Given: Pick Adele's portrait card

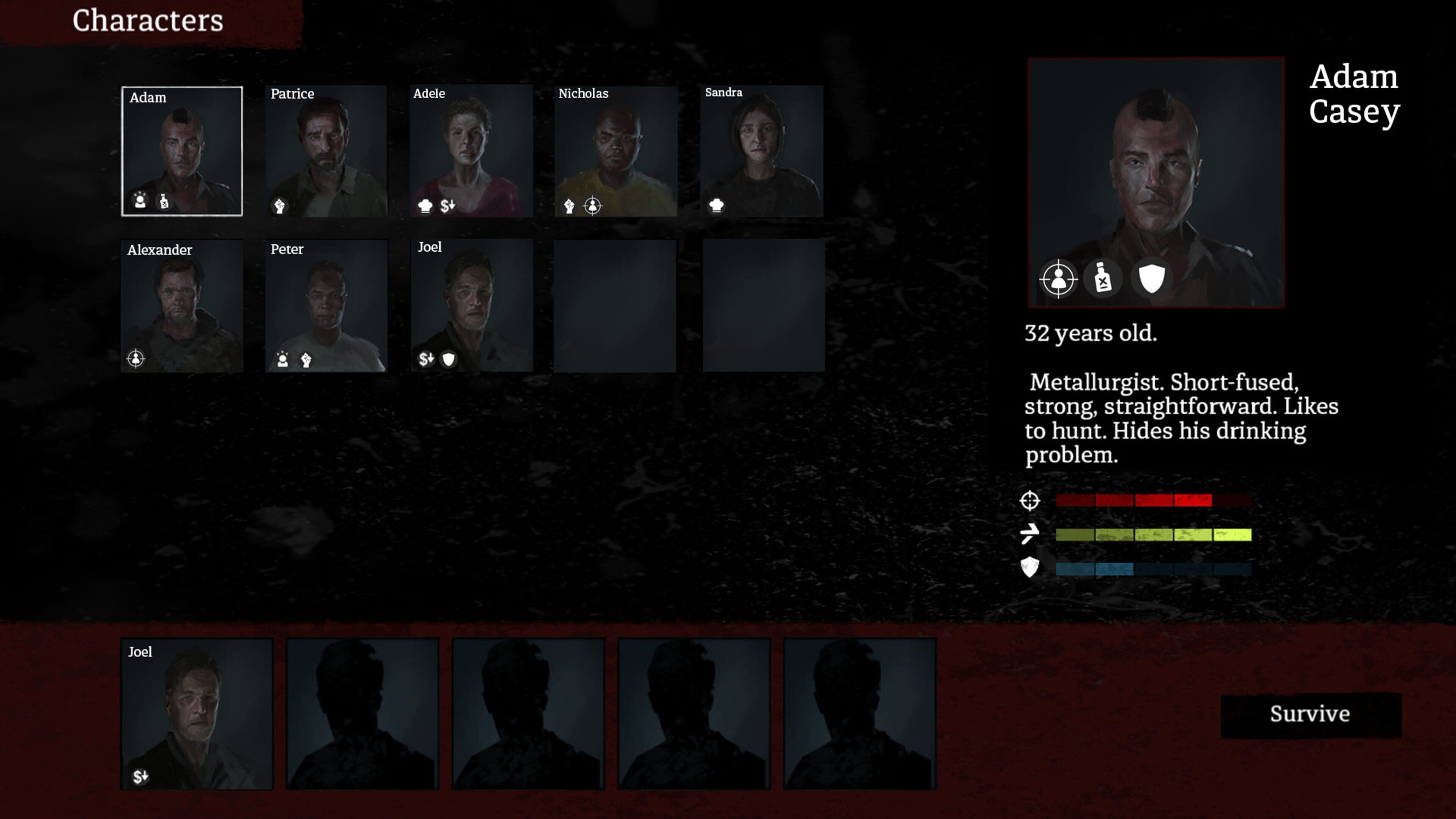Looking at the screenshot, I should (x=471, y=151).
